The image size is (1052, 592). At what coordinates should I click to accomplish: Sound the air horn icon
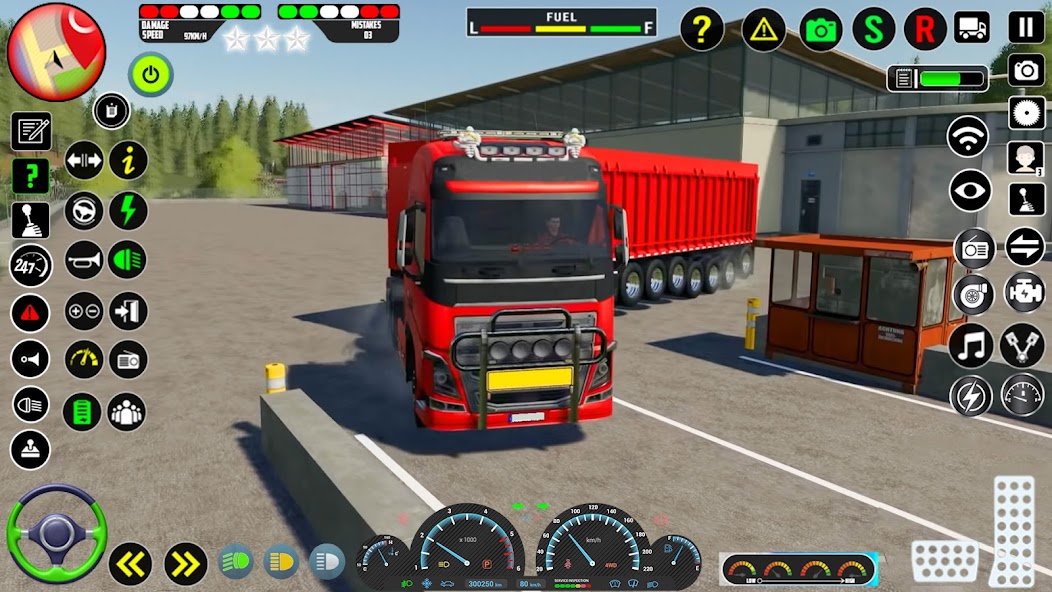point(84,261)
